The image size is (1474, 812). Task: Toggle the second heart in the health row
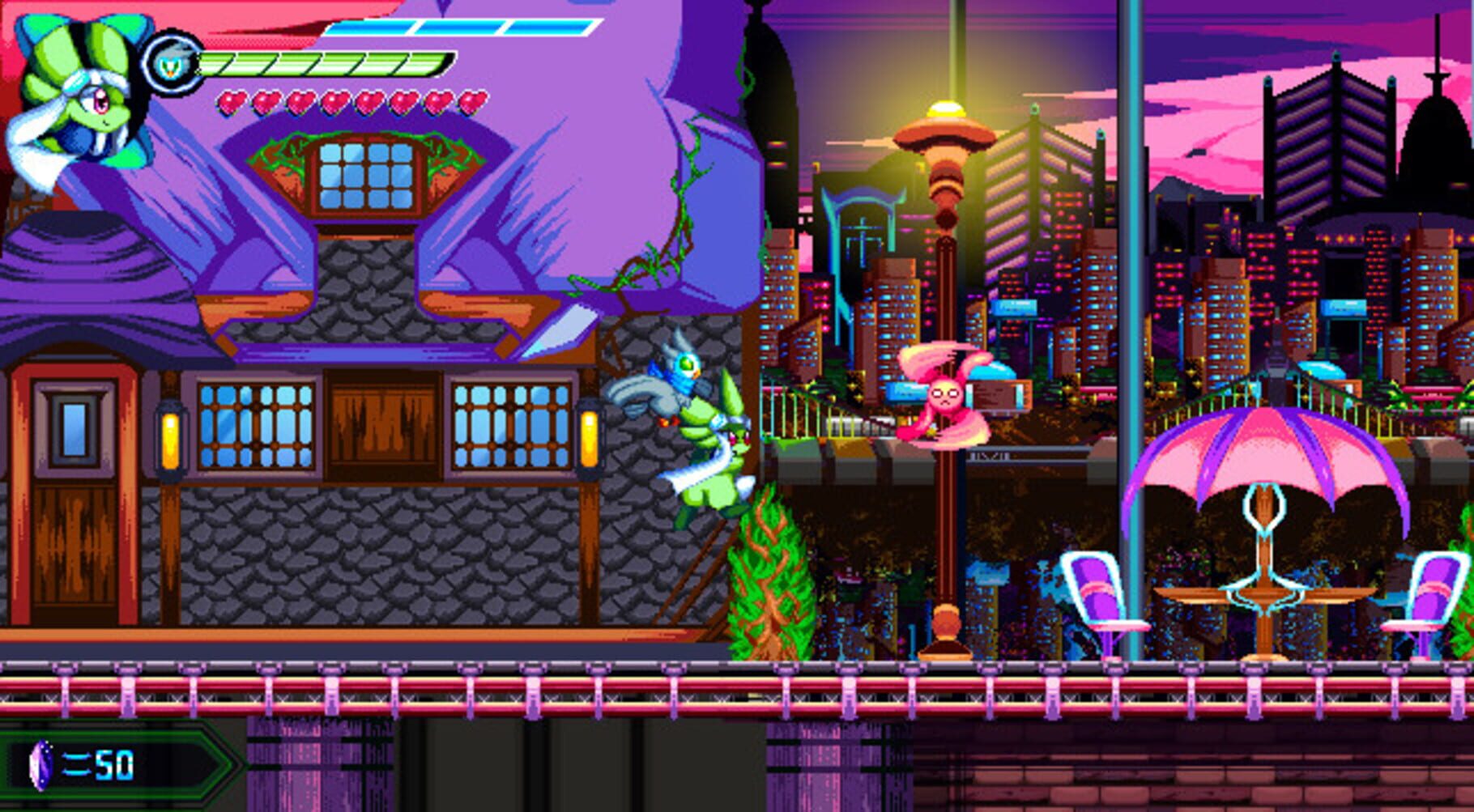(265, 101)
